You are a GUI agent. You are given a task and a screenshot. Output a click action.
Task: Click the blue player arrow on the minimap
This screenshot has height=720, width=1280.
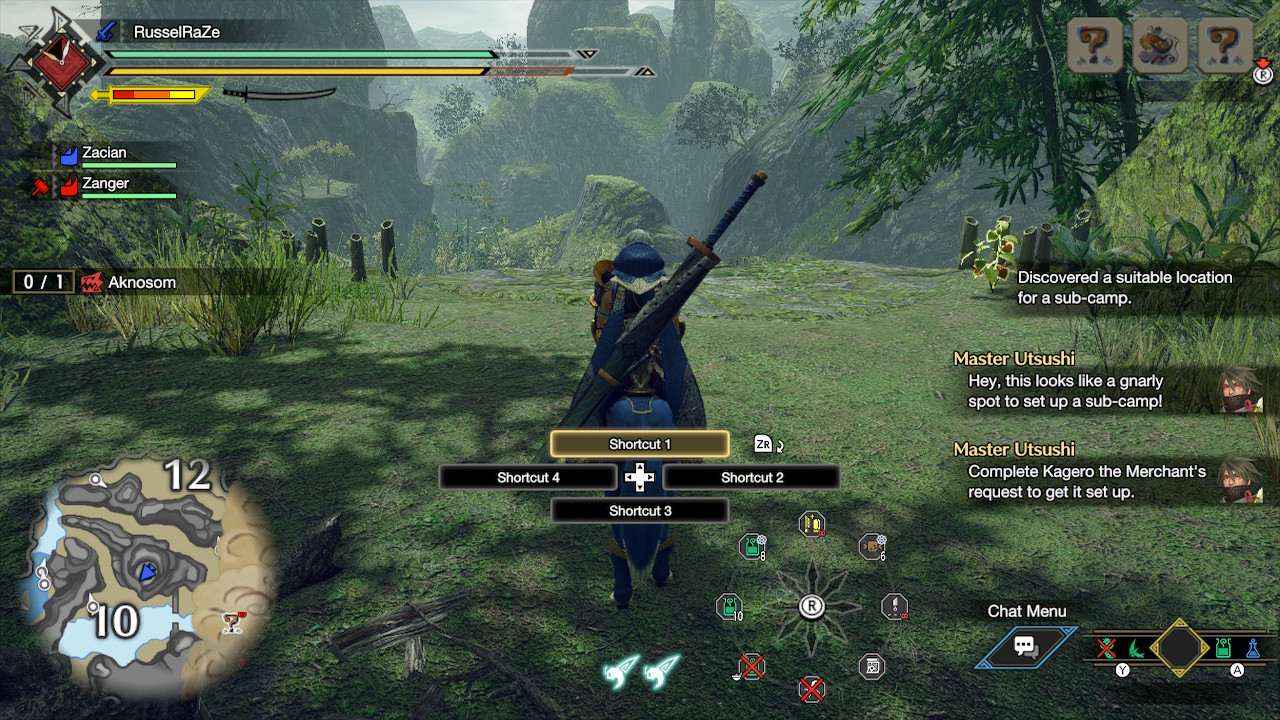(148, 572)
